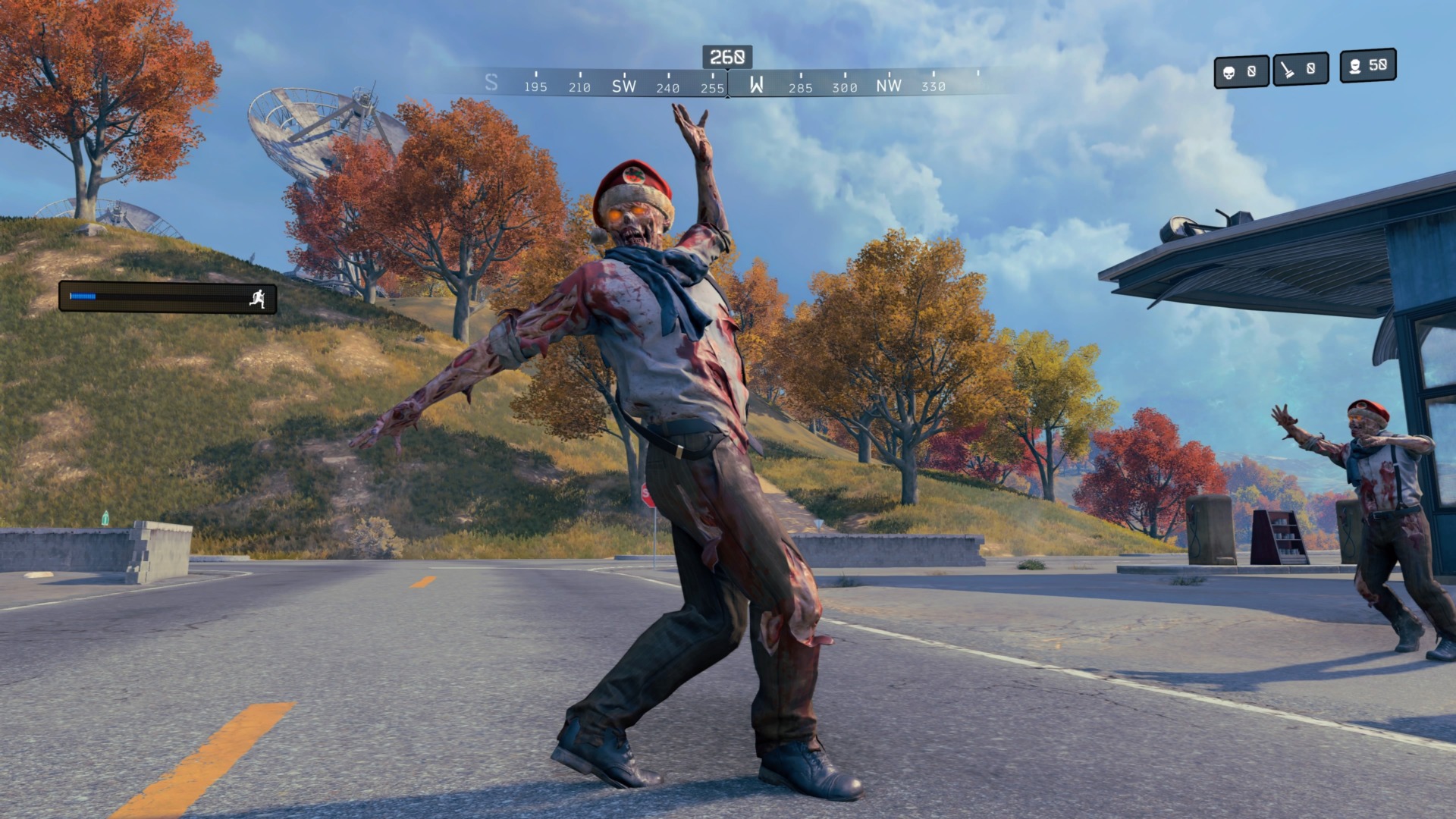Image resolution: width=1456 pixels, height=819 pixels.
Task: Click the 195 tick on the compass
Action: pyautogui.click(x=535, y=87)
